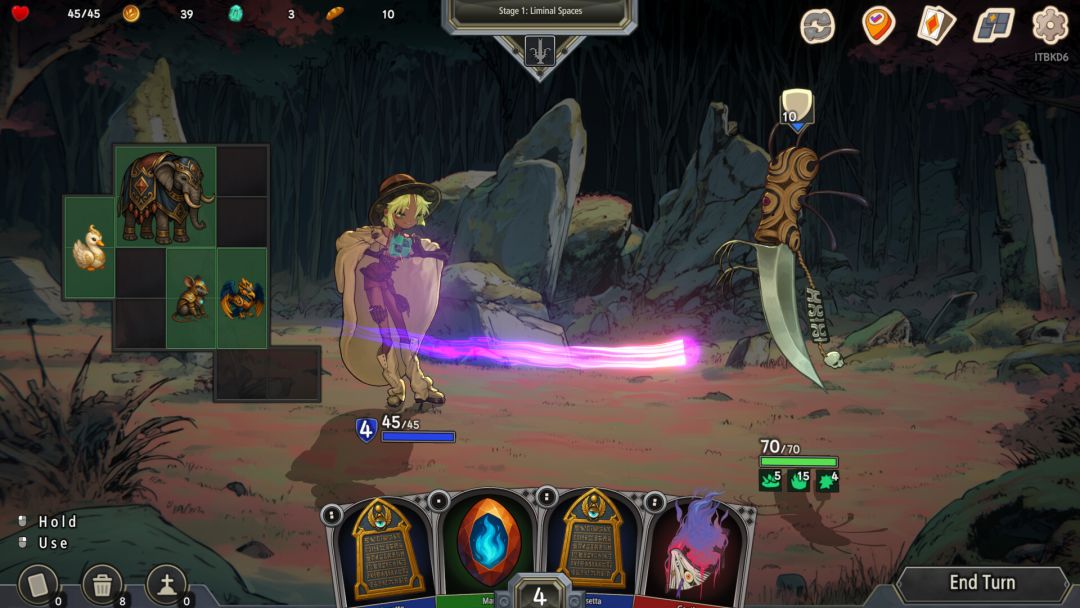The width and height of the screenshot is (1080, 608).
Task: Play the blue flame gem card
Action: click(x=489, y=545)
